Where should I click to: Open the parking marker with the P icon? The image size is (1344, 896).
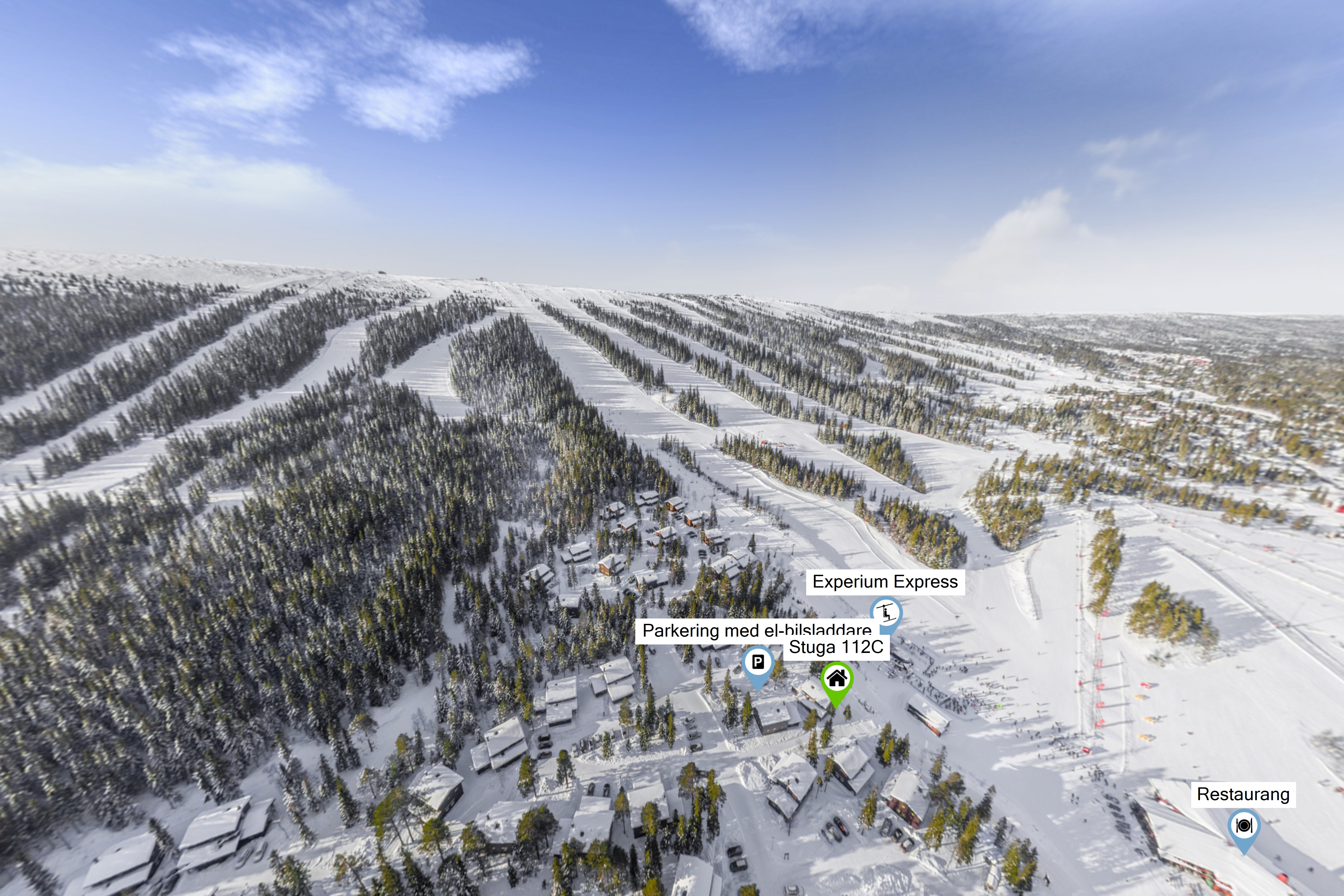tap(758, 663)
